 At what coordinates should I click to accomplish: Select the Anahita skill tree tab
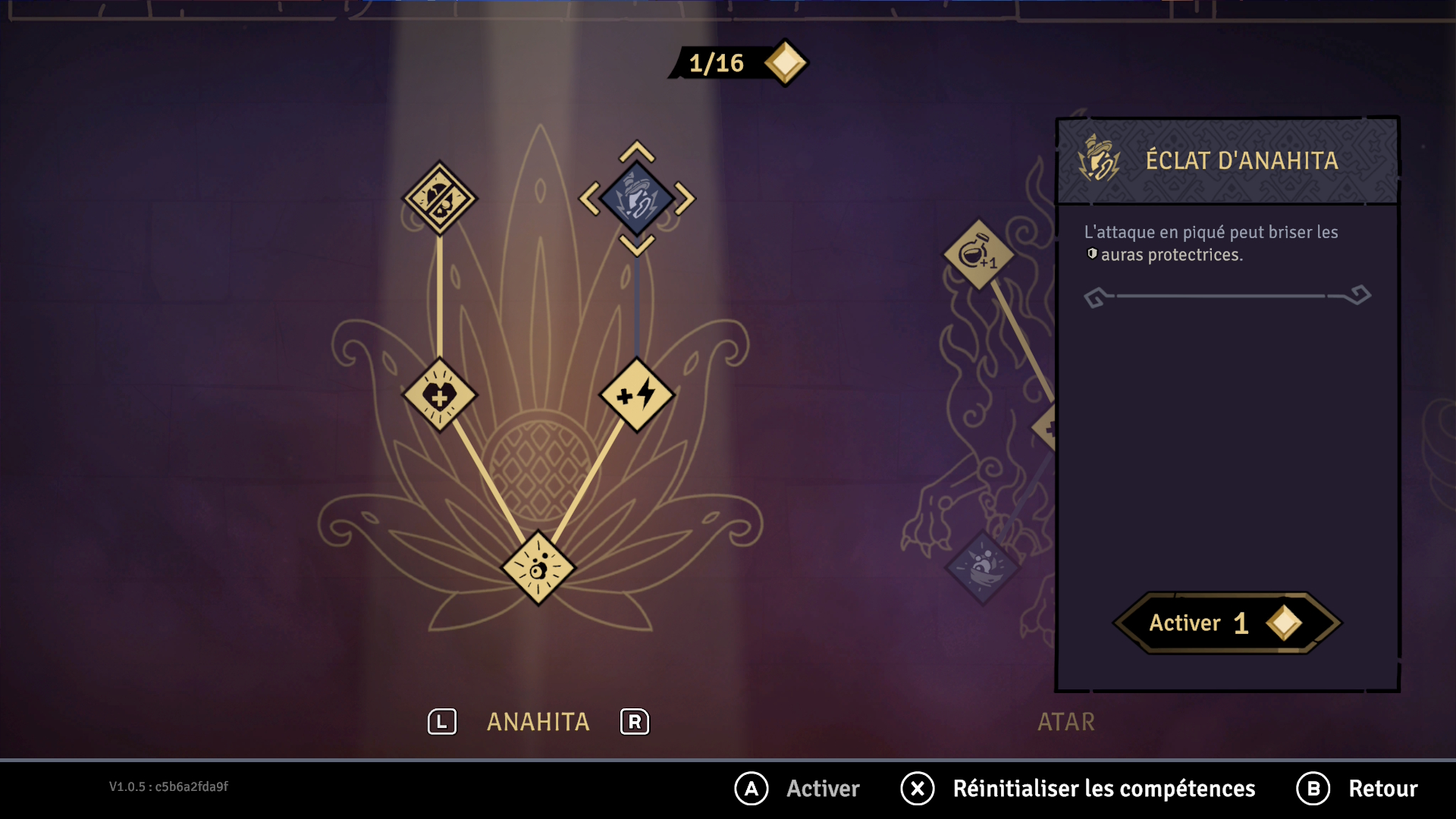(538, 722)
